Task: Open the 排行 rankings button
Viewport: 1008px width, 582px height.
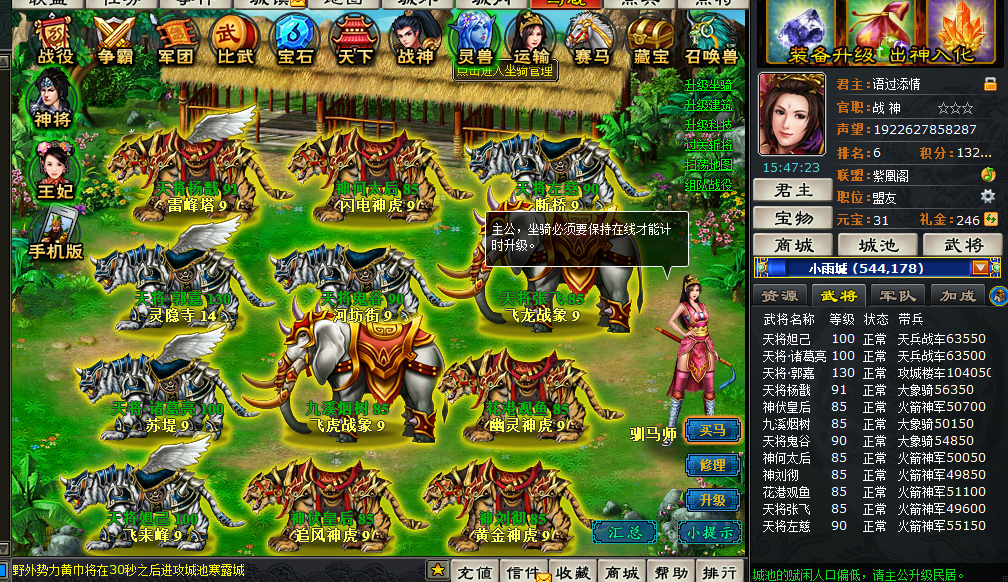Action: 719,572
